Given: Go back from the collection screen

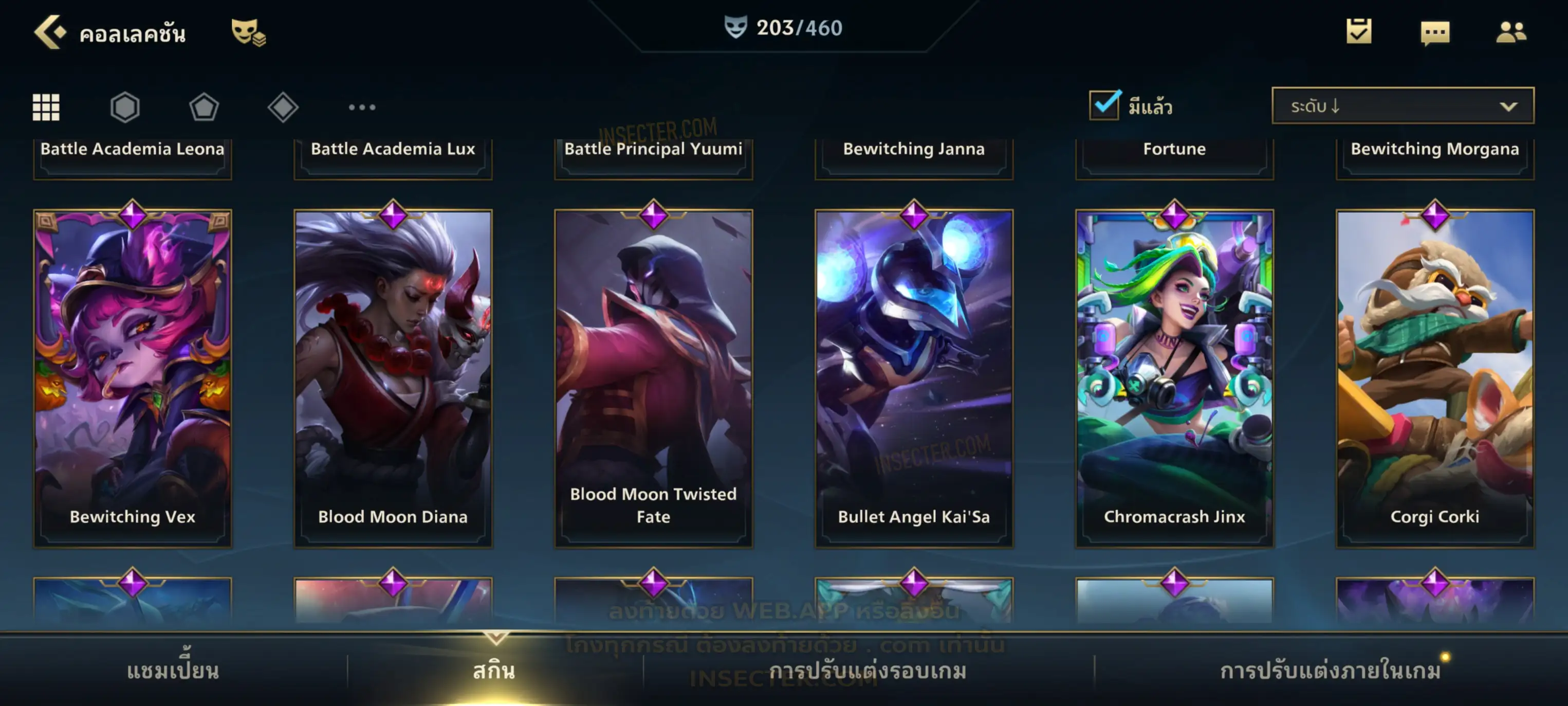Looking at the screenshot, I should coord(50,32).
